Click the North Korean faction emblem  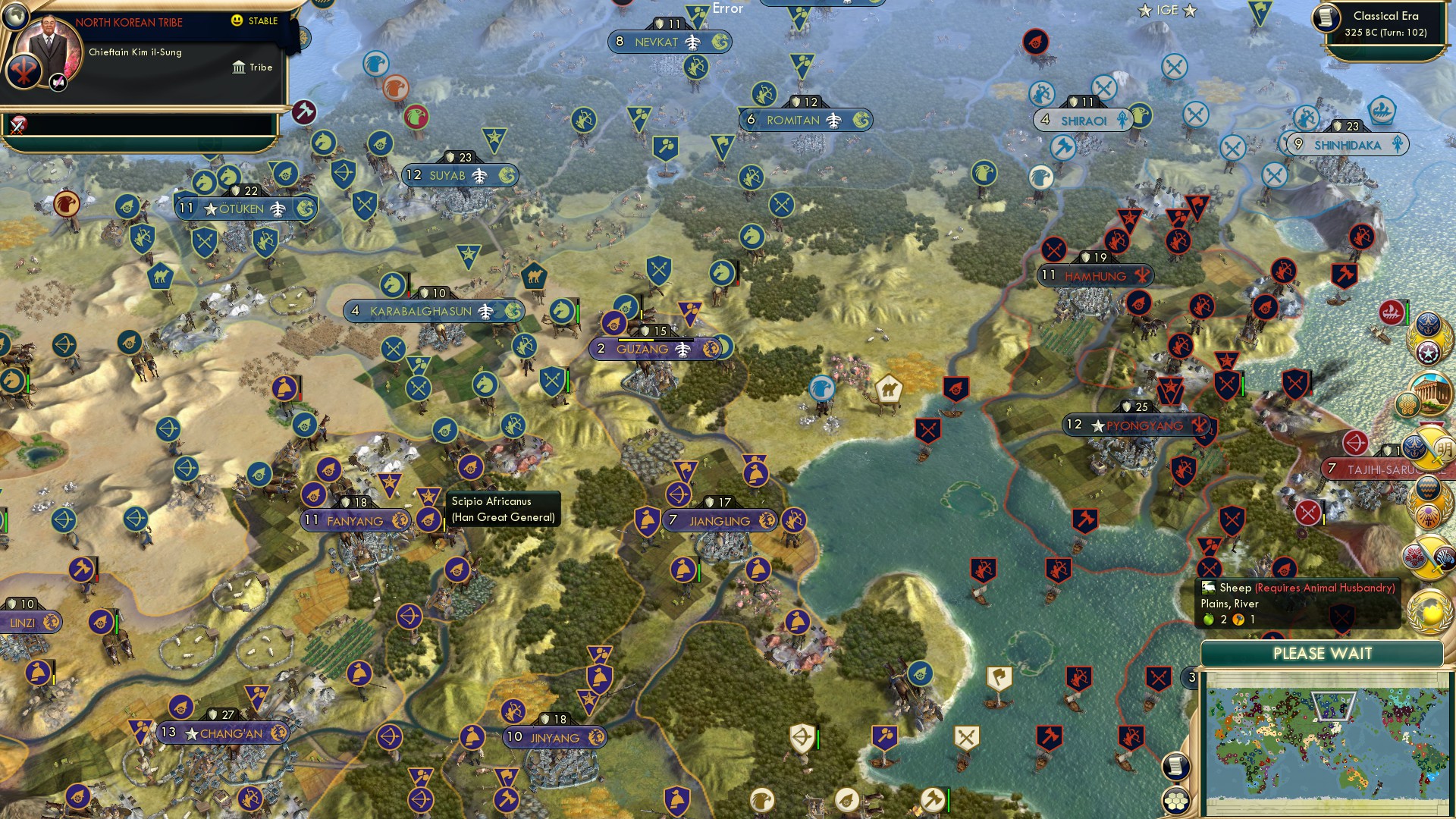tap(24, 71)
